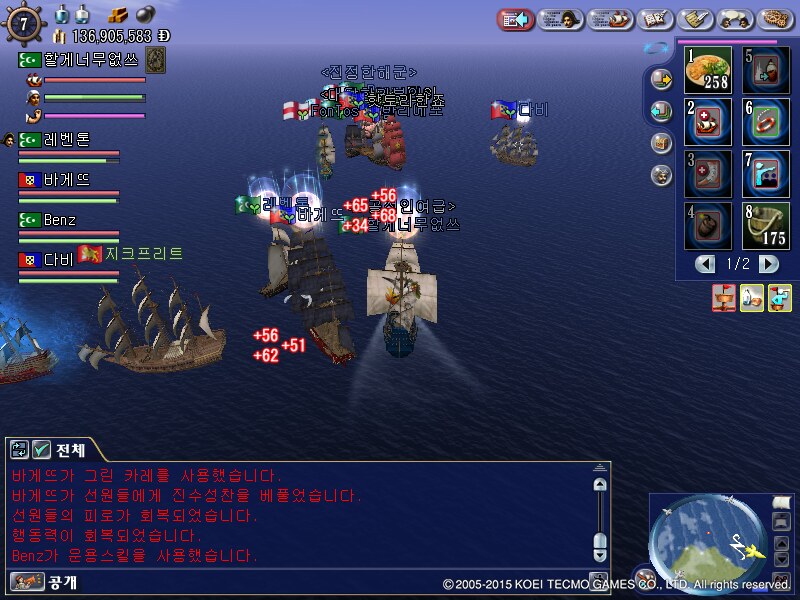Select fleet member Benz in the party list
Image resolution: width=800 pixels, height=600 pixels.
click(x=60, y=220)
